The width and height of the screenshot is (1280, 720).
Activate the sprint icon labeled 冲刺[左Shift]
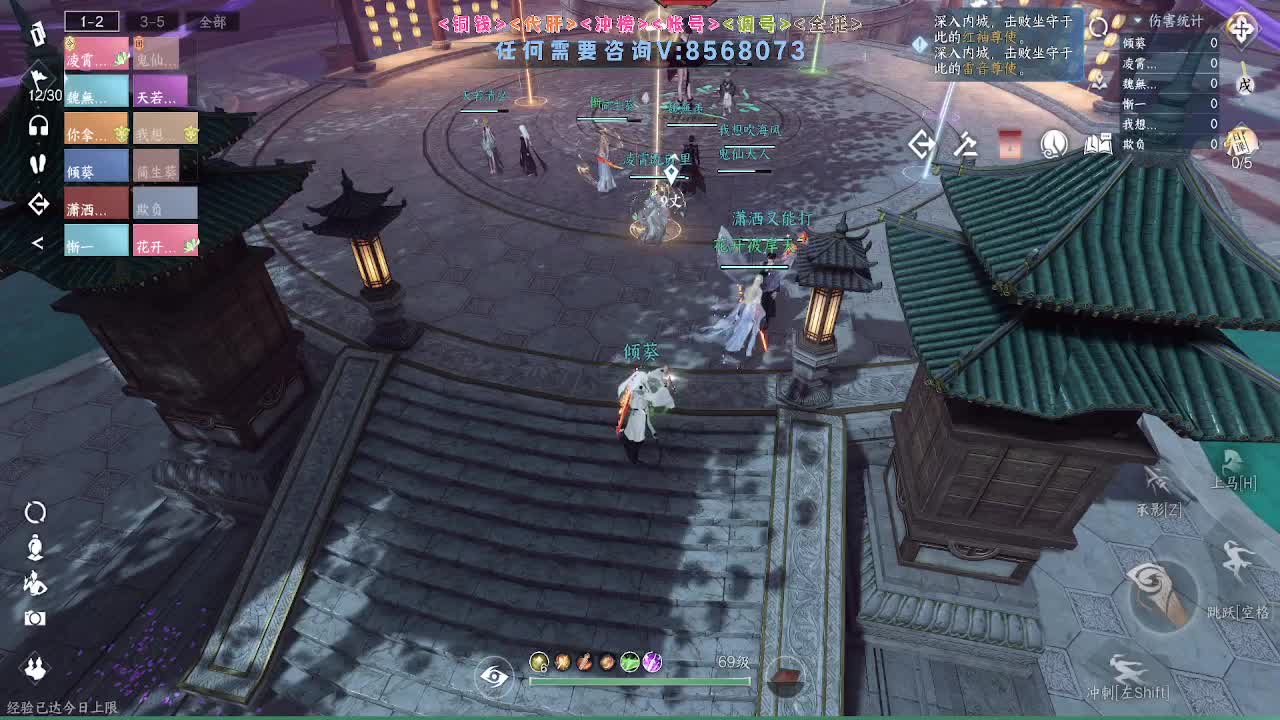pos(1129,672)
